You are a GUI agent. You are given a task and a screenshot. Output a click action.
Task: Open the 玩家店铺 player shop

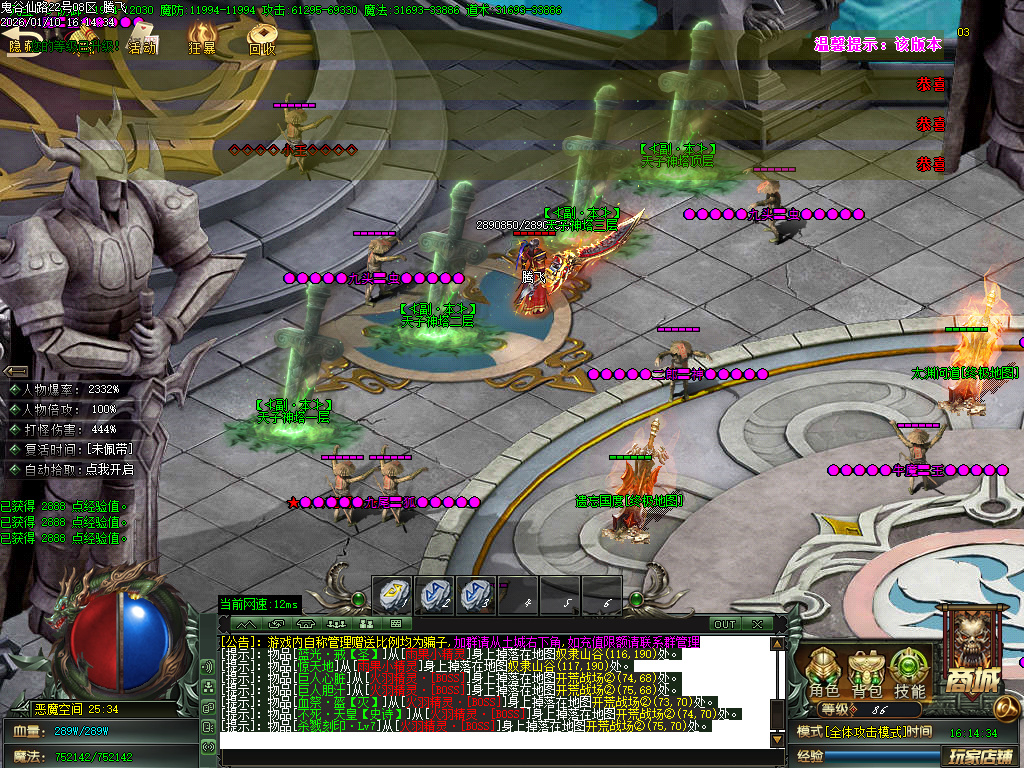(976, 753)
